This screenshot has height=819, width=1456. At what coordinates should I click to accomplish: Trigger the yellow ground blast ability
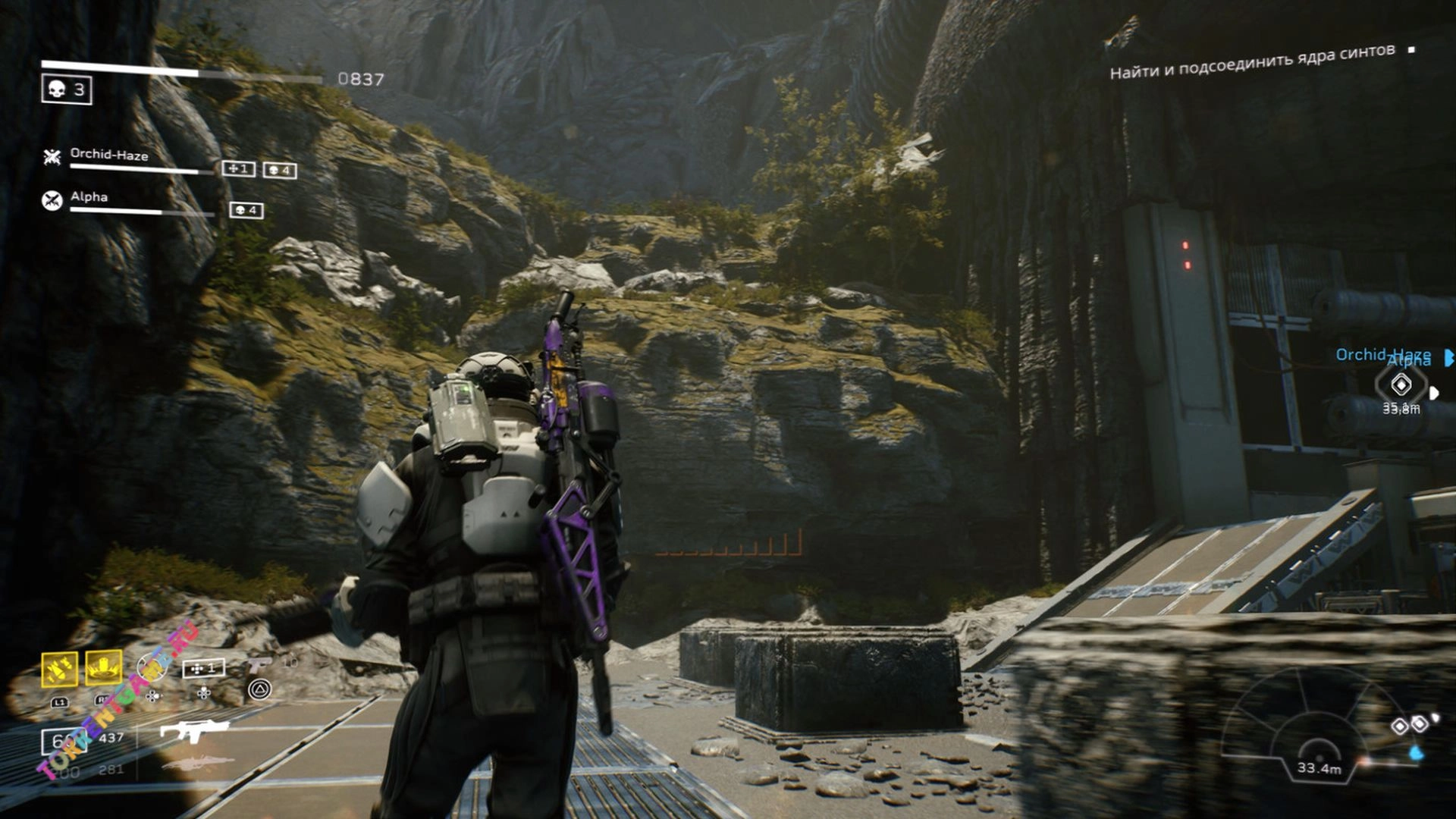104,667
